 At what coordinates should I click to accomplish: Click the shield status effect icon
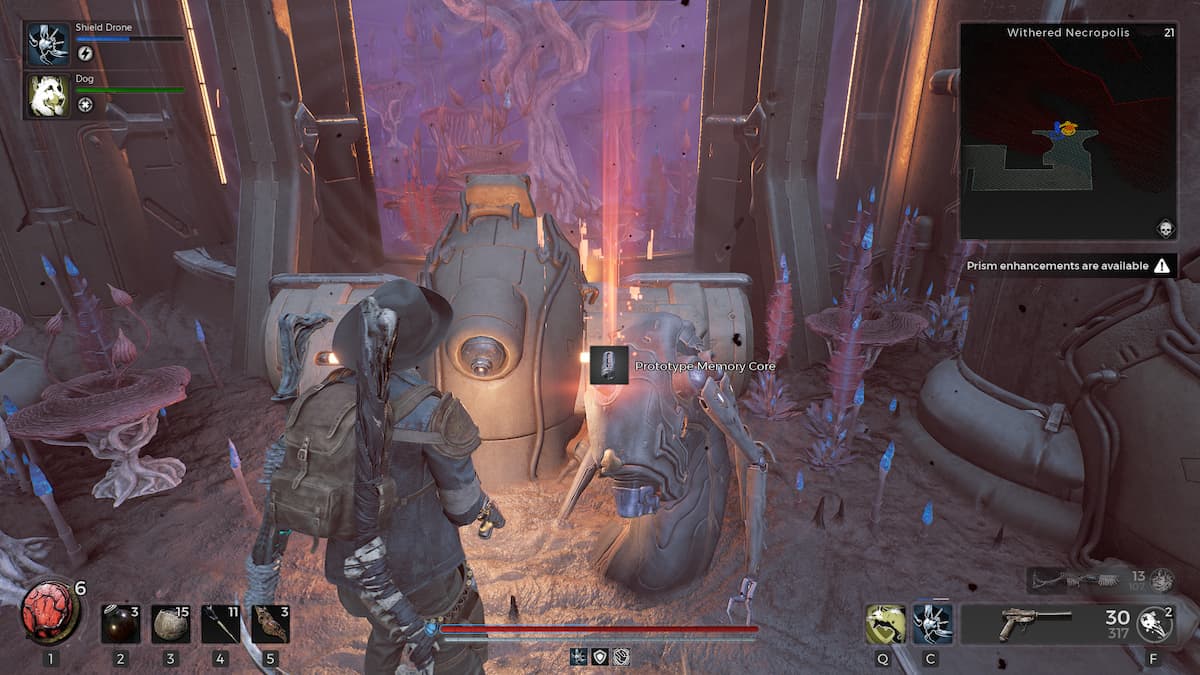pos(600,657)
